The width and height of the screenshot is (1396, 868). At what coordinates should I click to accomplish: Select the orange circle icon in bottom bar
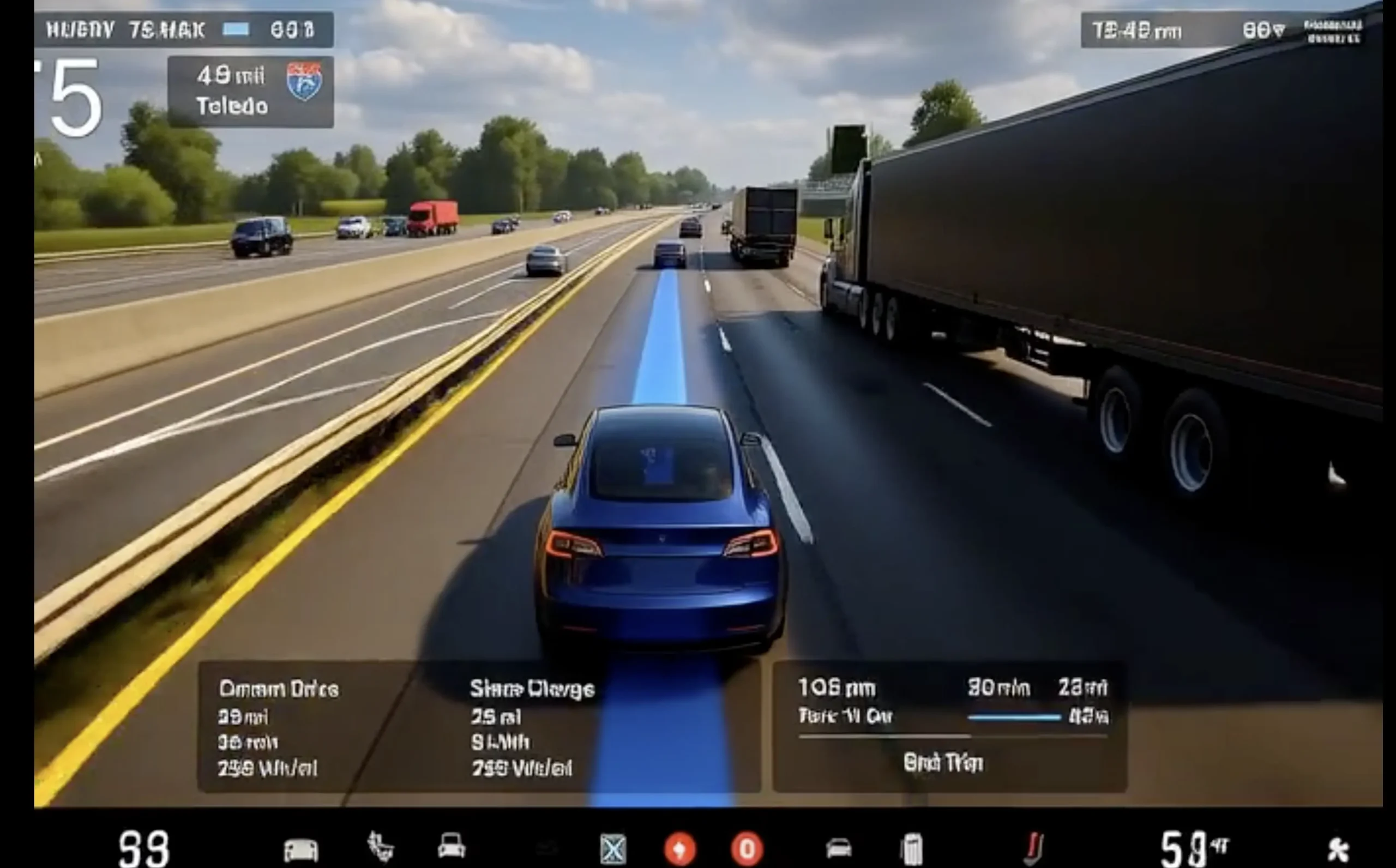tap(679, 849)
